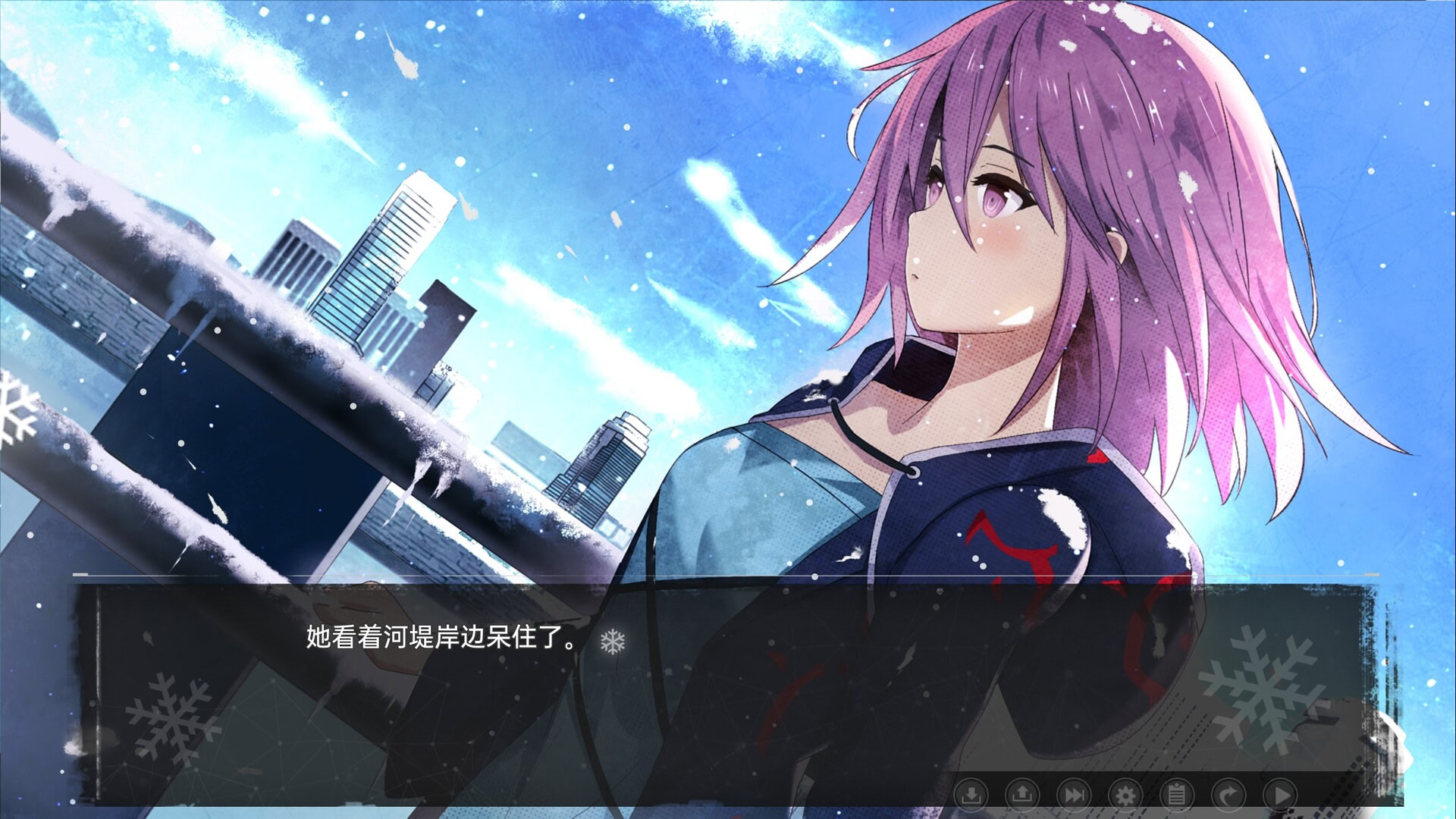Open the backlog with the clipboard icon

click(x=1177, y=794)
